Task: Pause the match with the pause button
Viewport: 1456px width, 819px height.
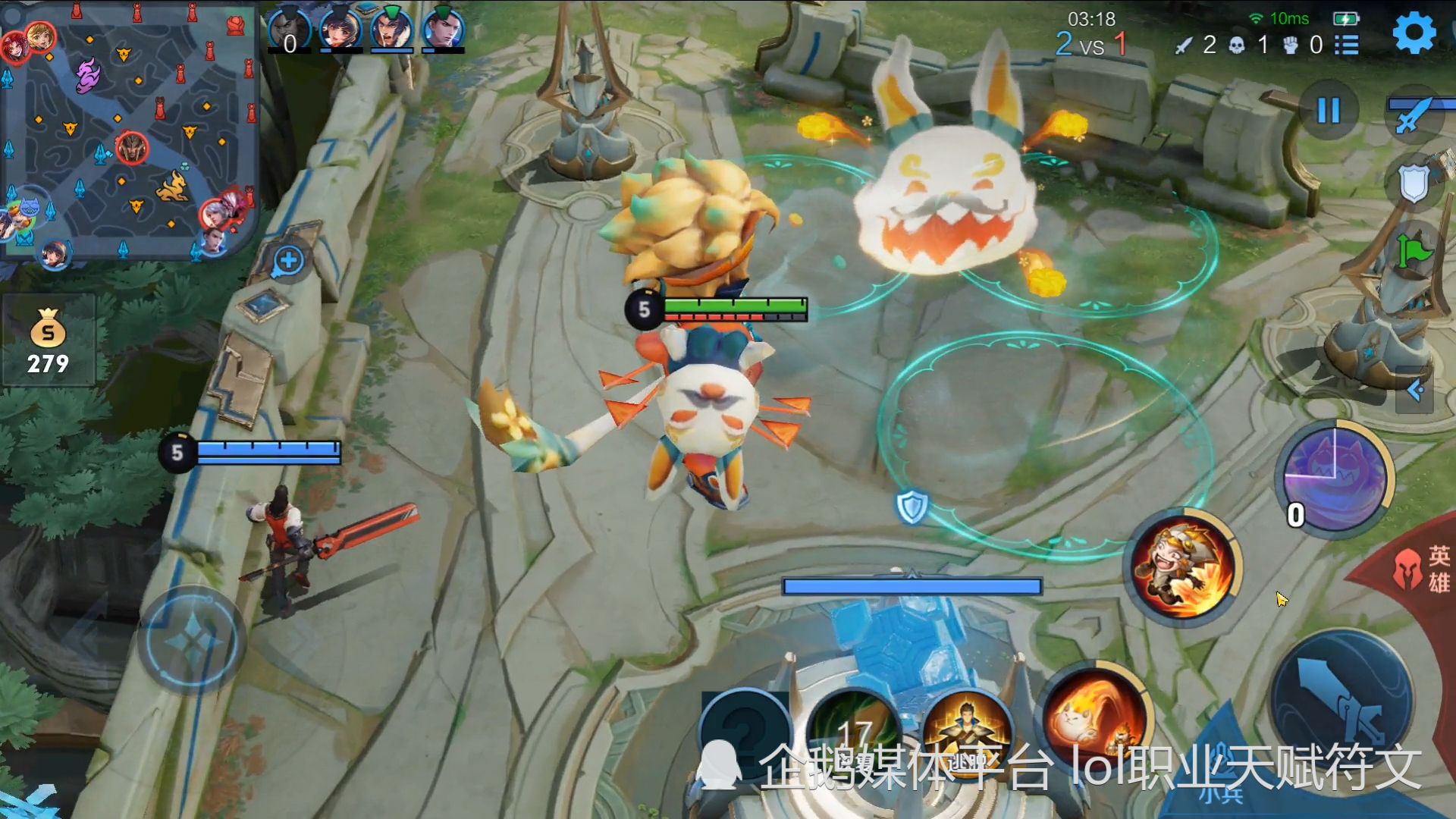Action: (x=1329, y=111)
